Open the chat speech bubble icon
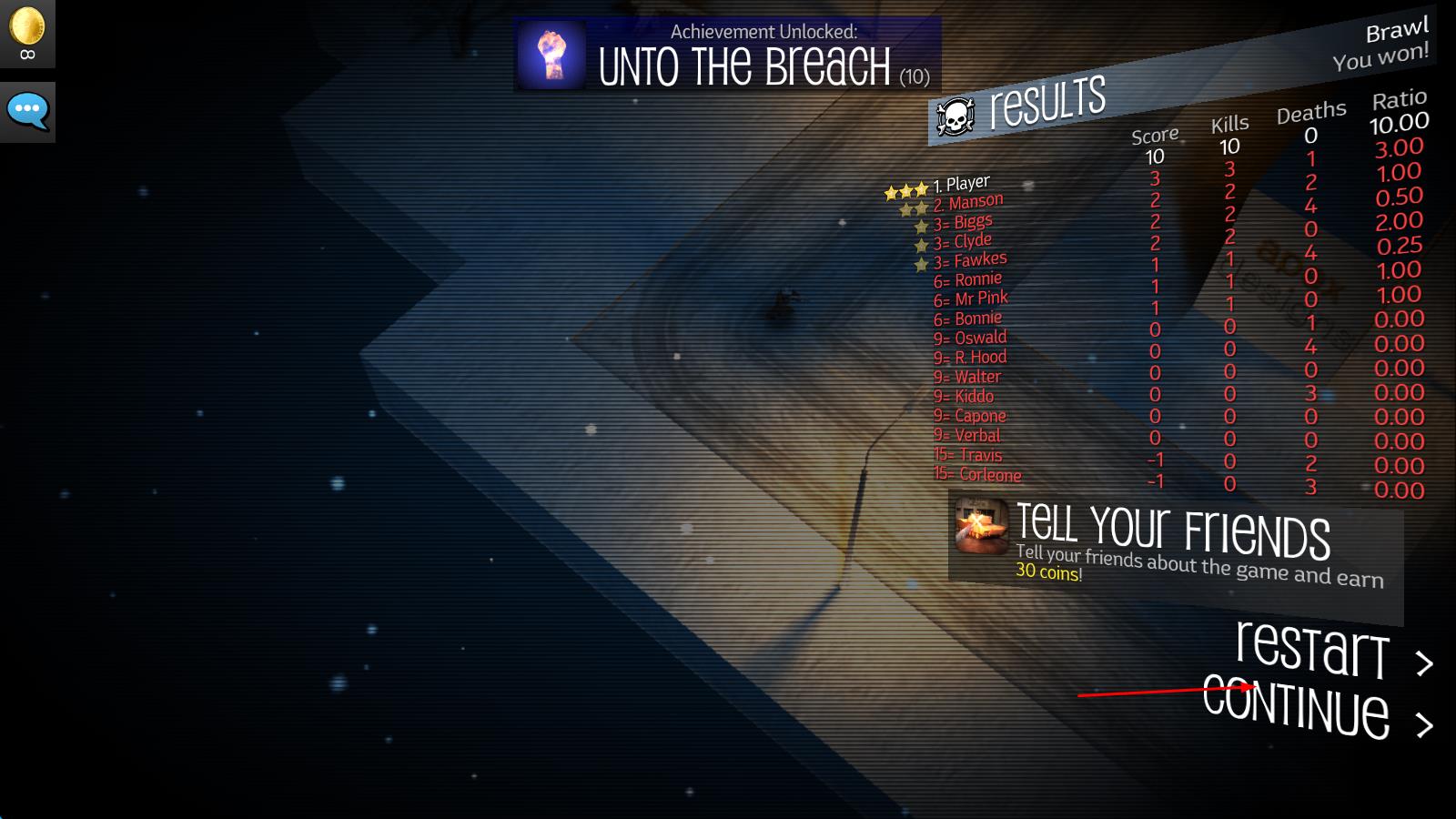The height and width of the screenshot is (819, 1456). click(27, 112)
